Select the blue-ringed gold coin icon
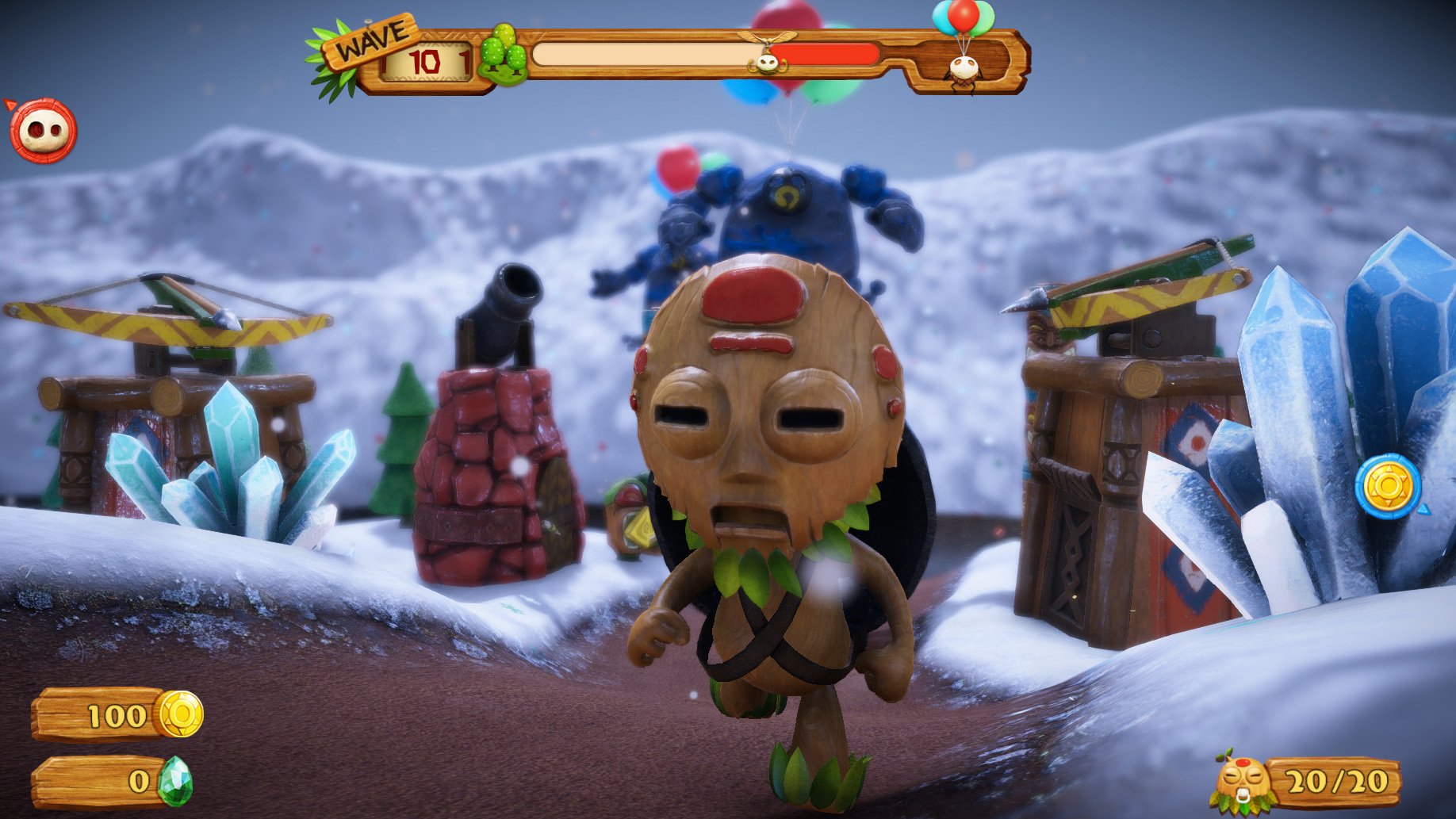 pyautogui.click(x=1388, y=486)
